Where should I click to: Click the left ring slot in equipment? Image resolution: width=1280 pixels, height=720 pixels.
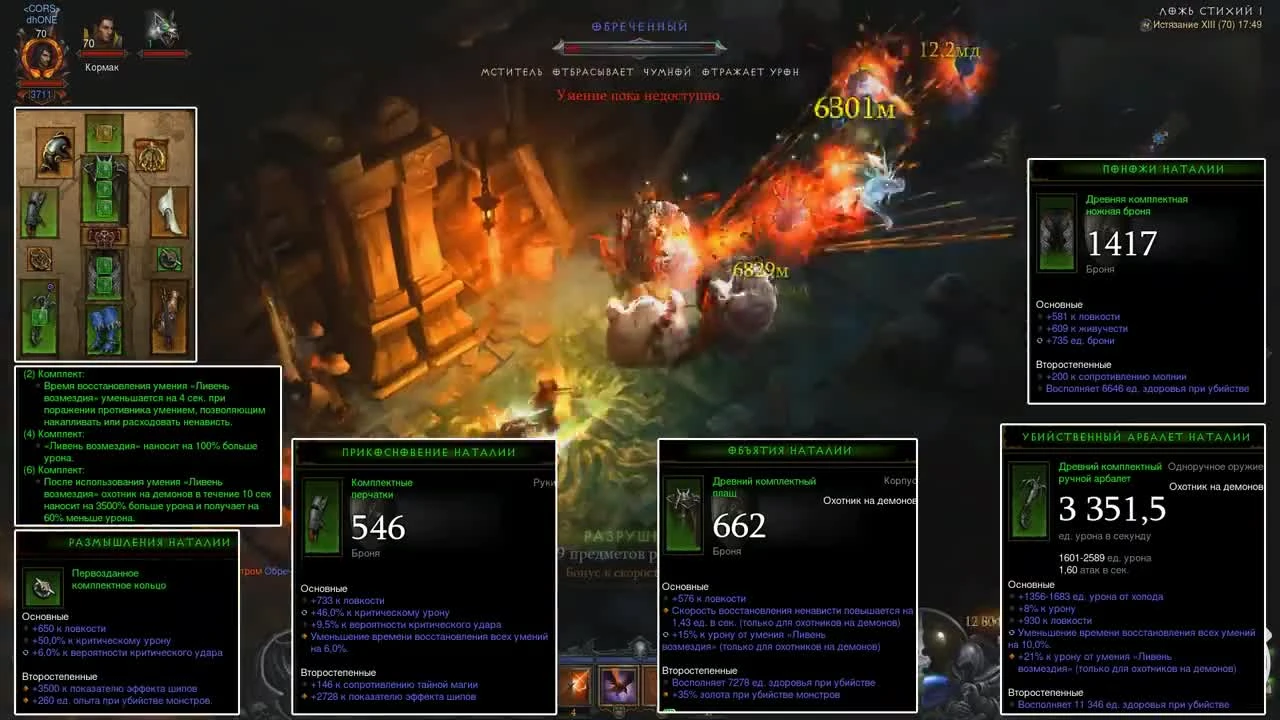[x=39, y=260]
